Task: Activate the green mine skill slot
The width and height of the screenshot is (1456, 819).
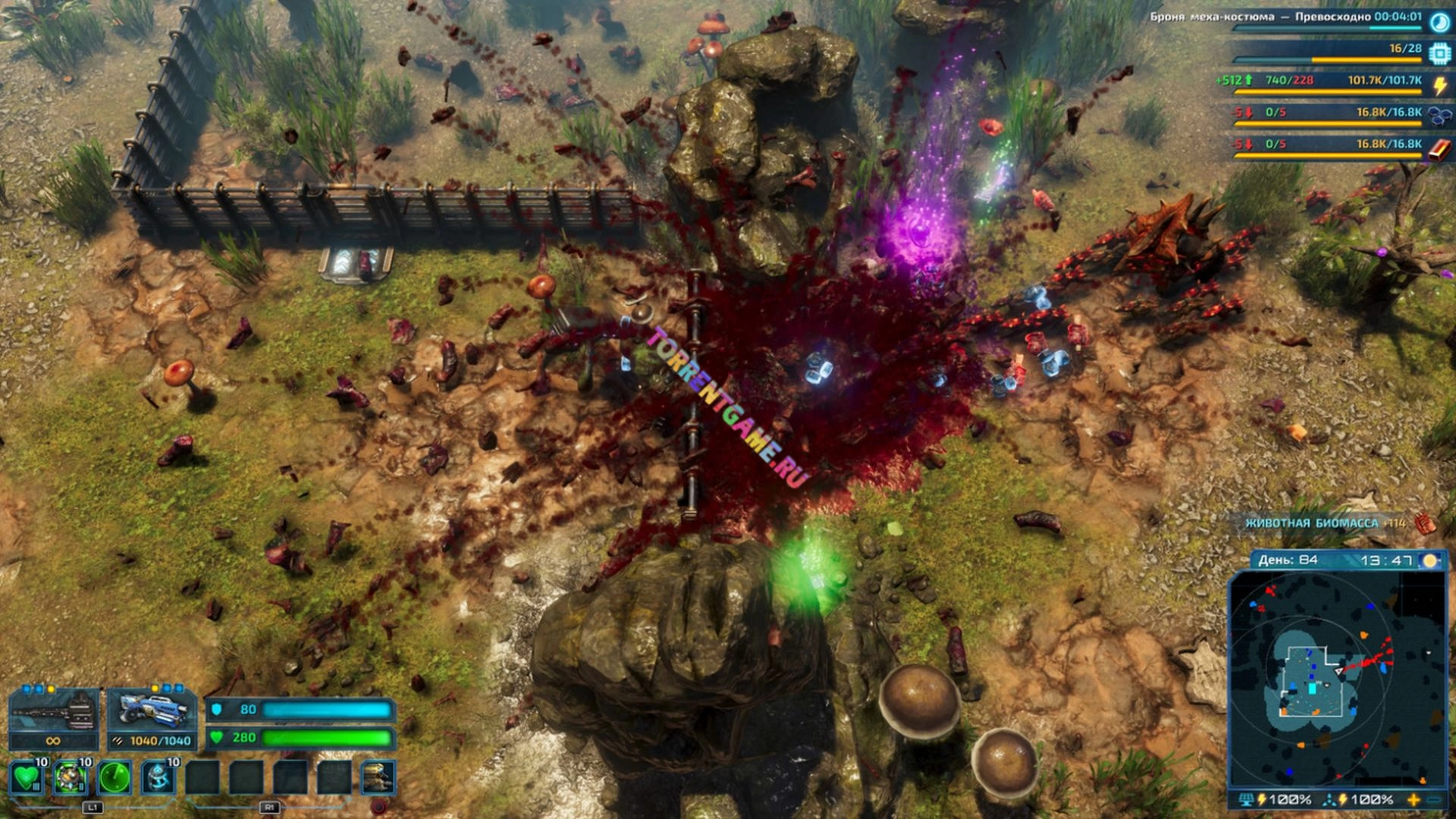Action: [71, 777]
